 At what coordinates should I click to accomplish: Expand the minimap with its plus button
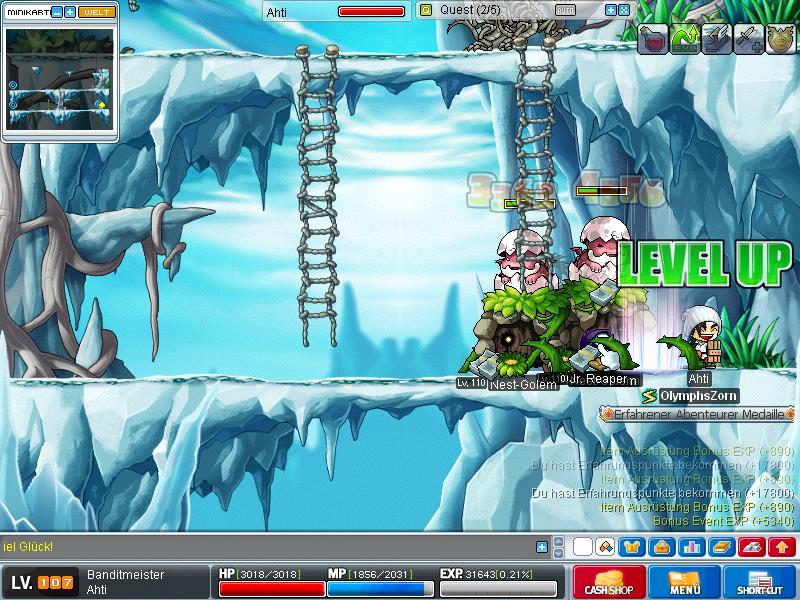click(x=70, y=12)
